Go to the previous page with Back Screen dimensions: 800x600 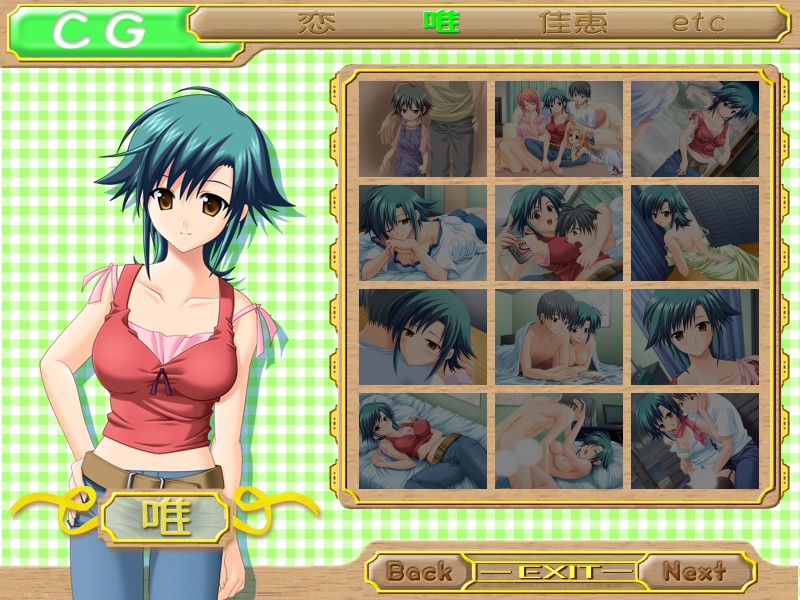pyautogui.click(x=419, y=572)
